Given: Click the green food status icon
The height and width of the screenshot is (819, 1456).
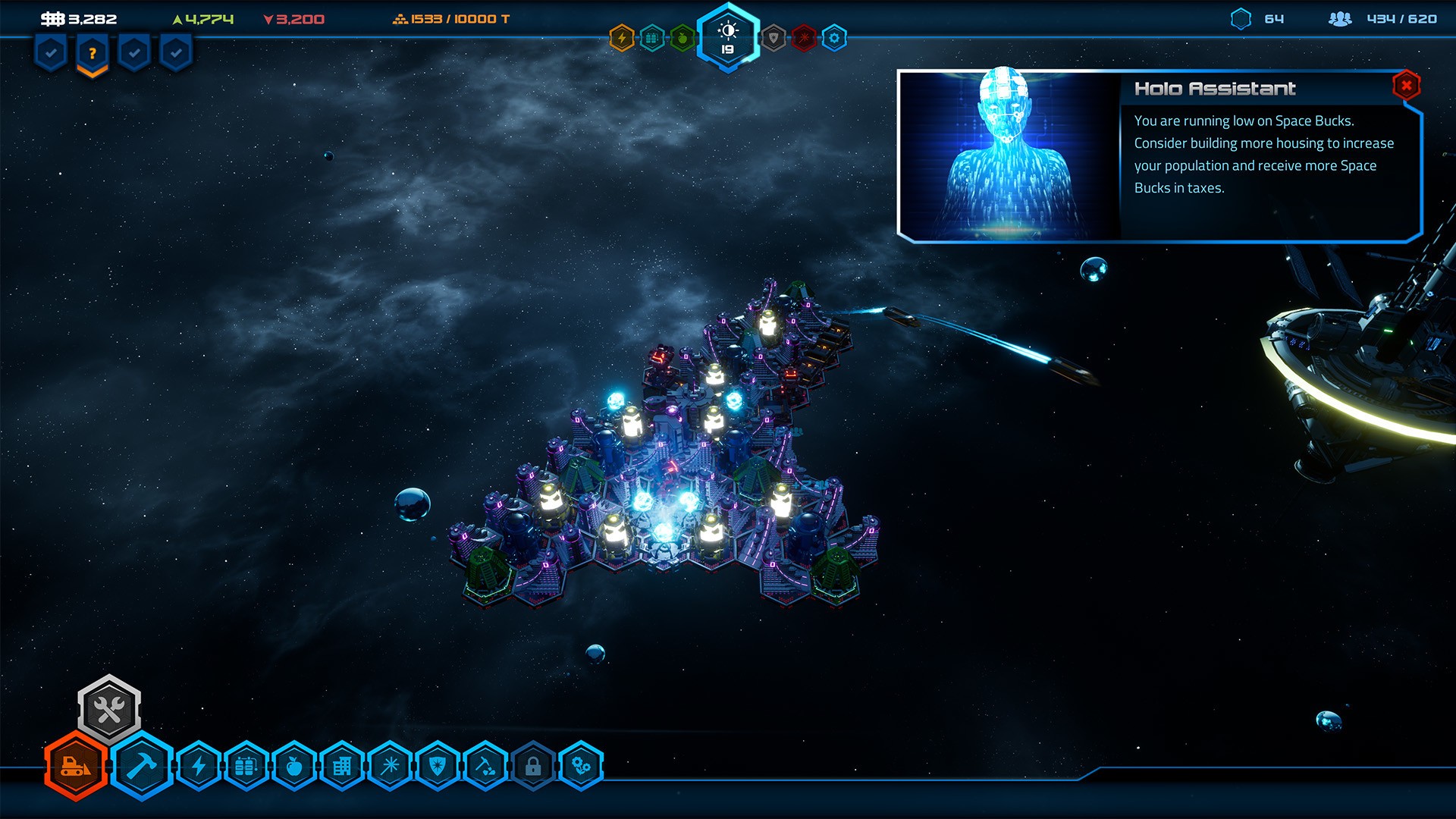Looking at the screenshot, I should (682, 38).
